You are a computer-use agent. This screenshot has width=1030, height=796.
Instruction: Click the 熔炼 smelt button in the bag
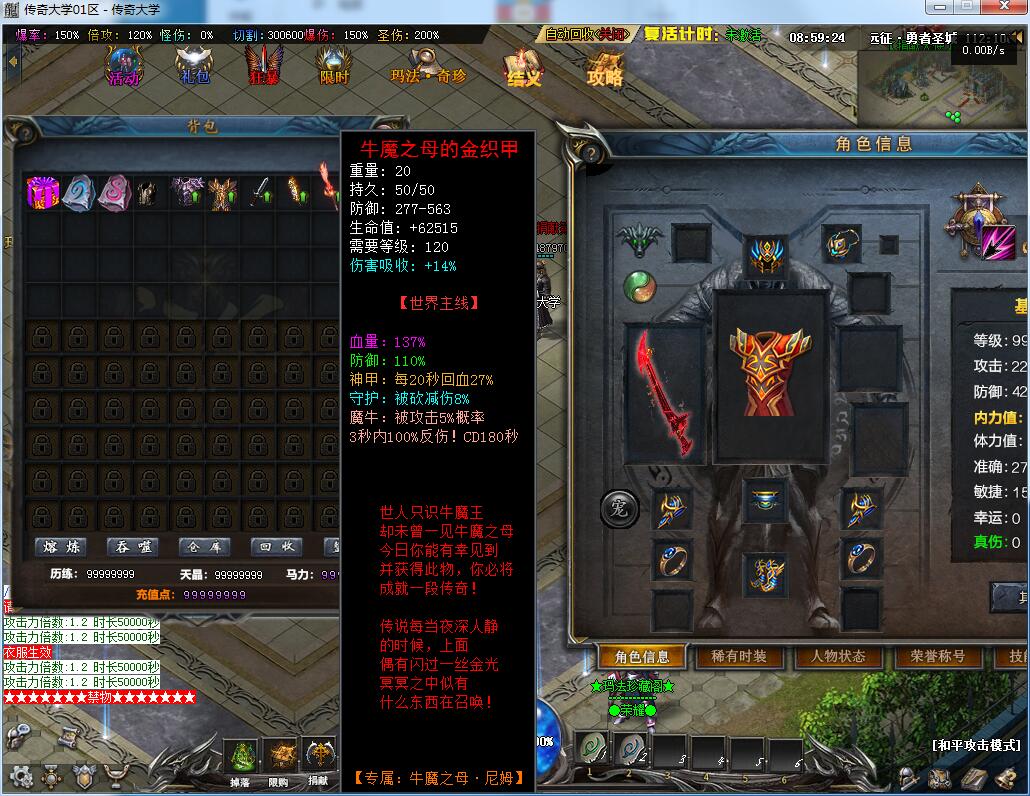60,547
